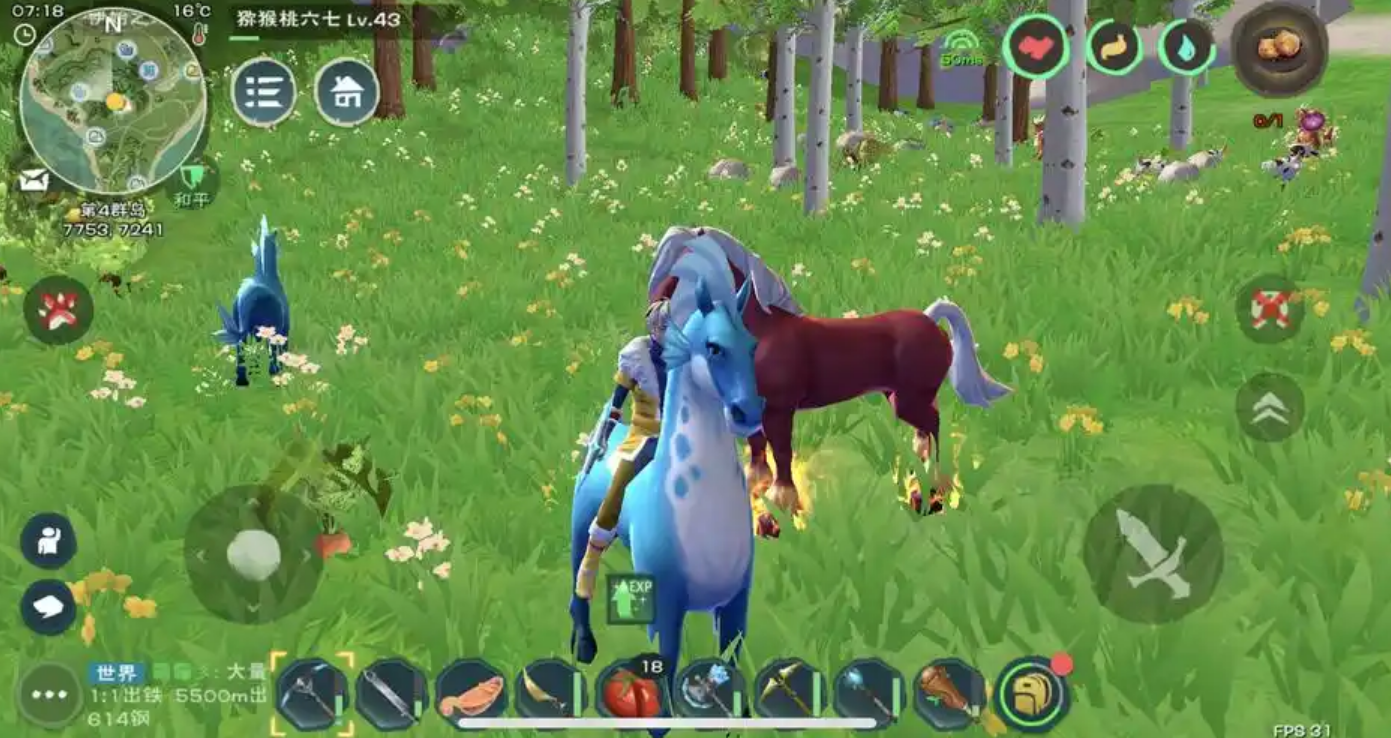The height and width of the screenshot is (738, 1391).
Task: Select the golden pickaxe hotbar slot
Action: coord(790,692)
